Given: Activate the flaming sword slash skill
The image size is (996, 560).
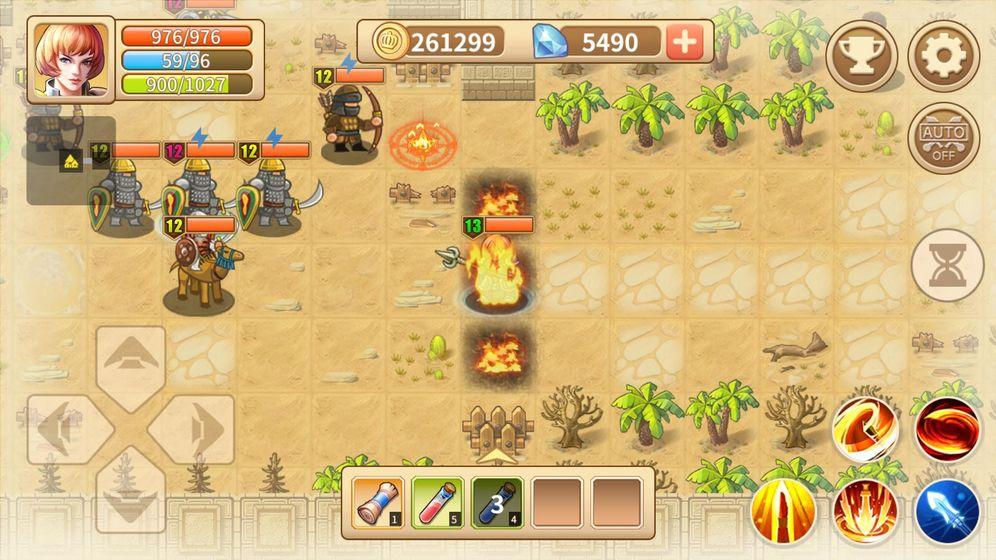Looking at the screenshot, I should [865, 430].
